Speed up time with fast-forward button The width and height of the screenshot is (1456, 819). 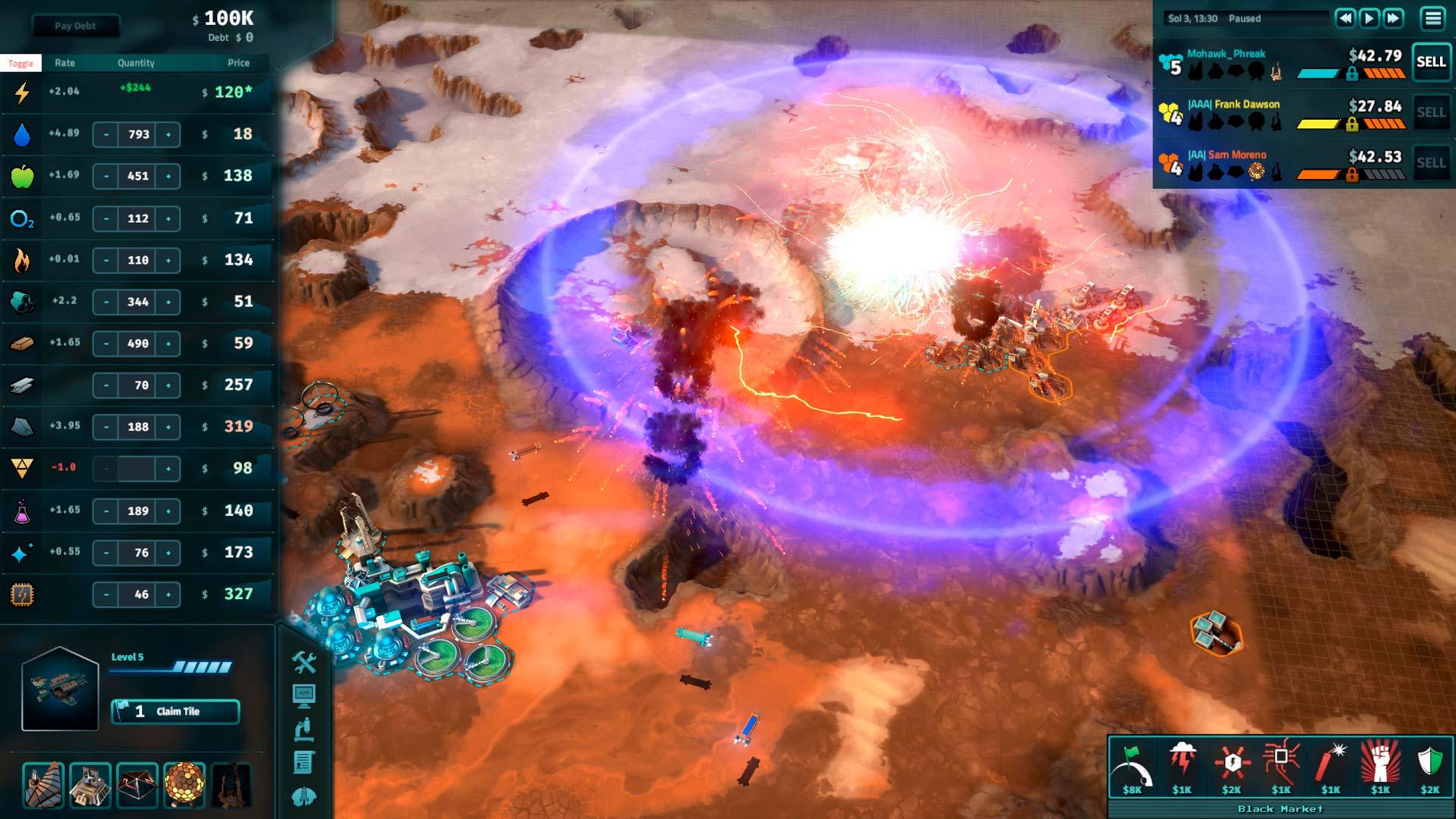[1394, 18]
